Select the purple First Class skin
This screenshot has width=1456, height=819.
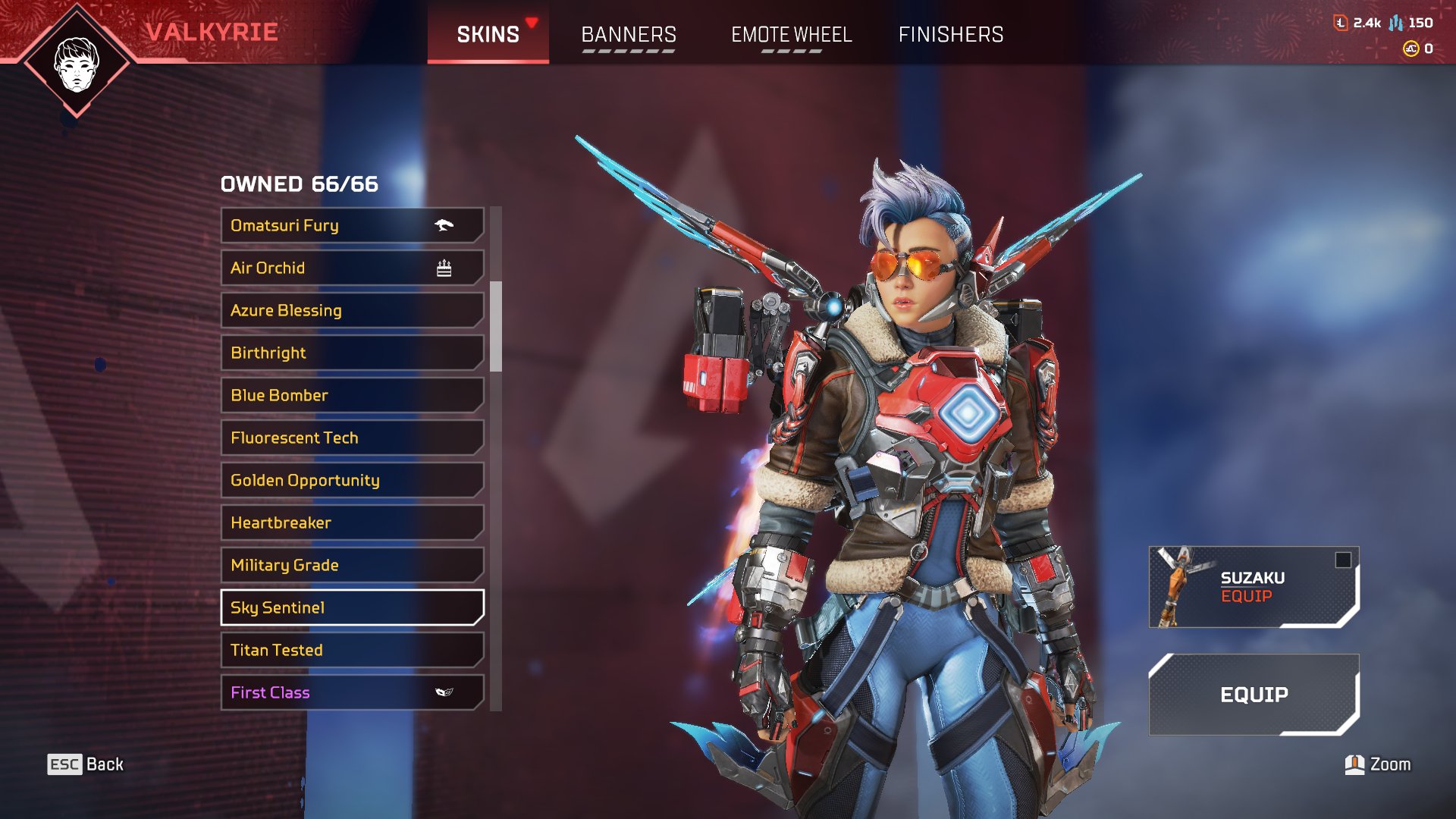352,692
